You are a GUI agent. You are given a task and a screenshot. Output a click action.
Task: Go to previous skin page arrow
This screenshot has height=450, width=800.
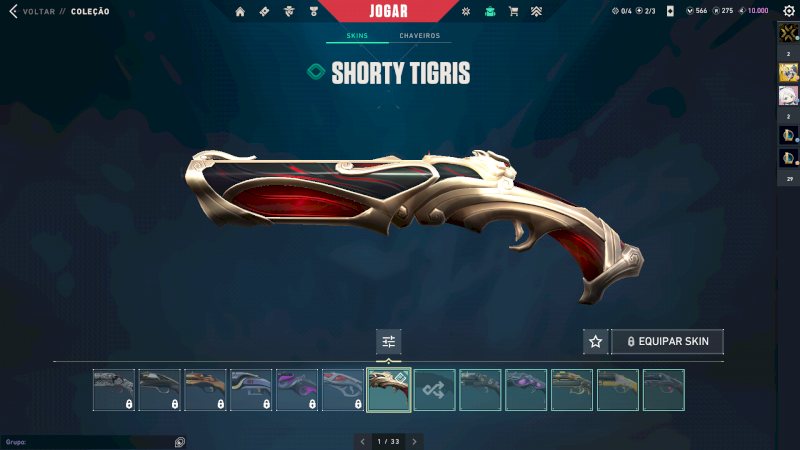tap(362, 441)
